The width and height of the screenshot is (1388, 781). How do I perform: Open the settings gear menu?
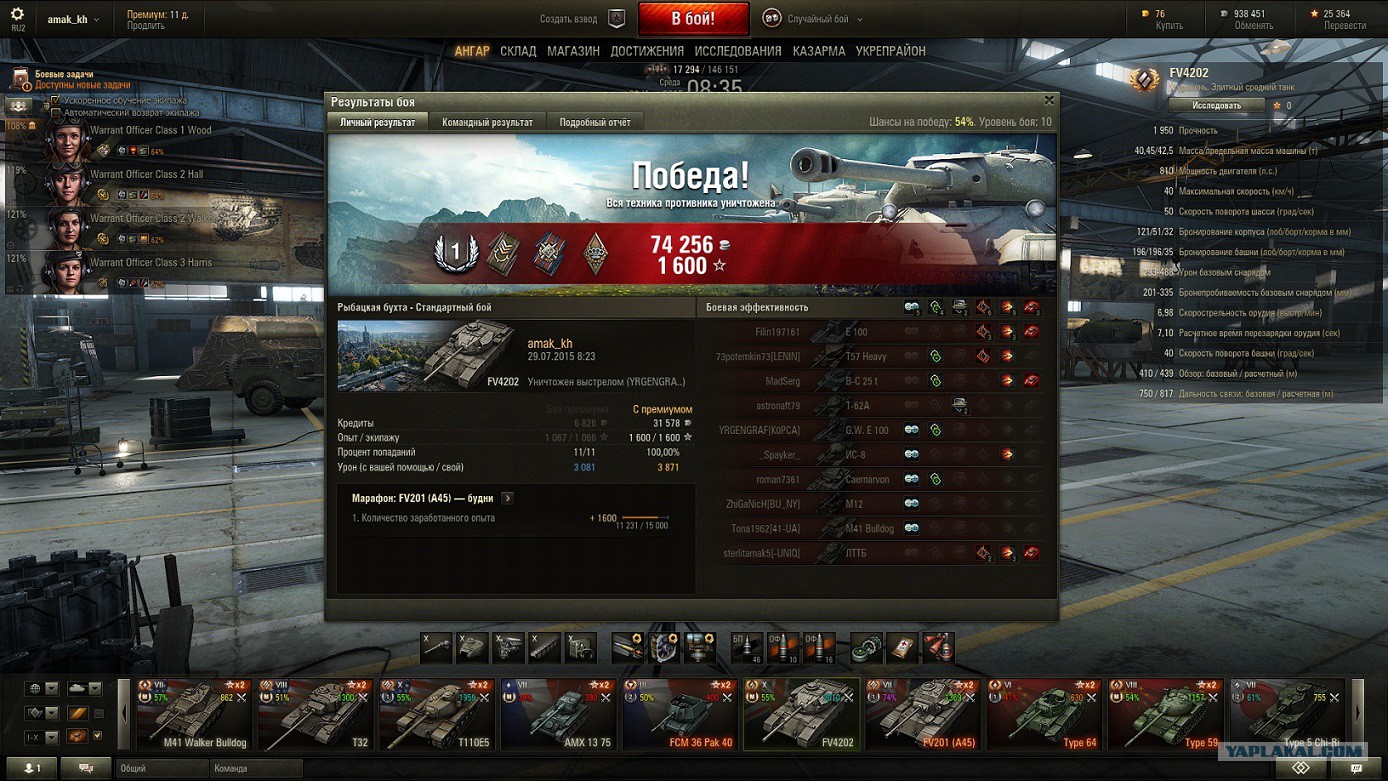point(17,15)
